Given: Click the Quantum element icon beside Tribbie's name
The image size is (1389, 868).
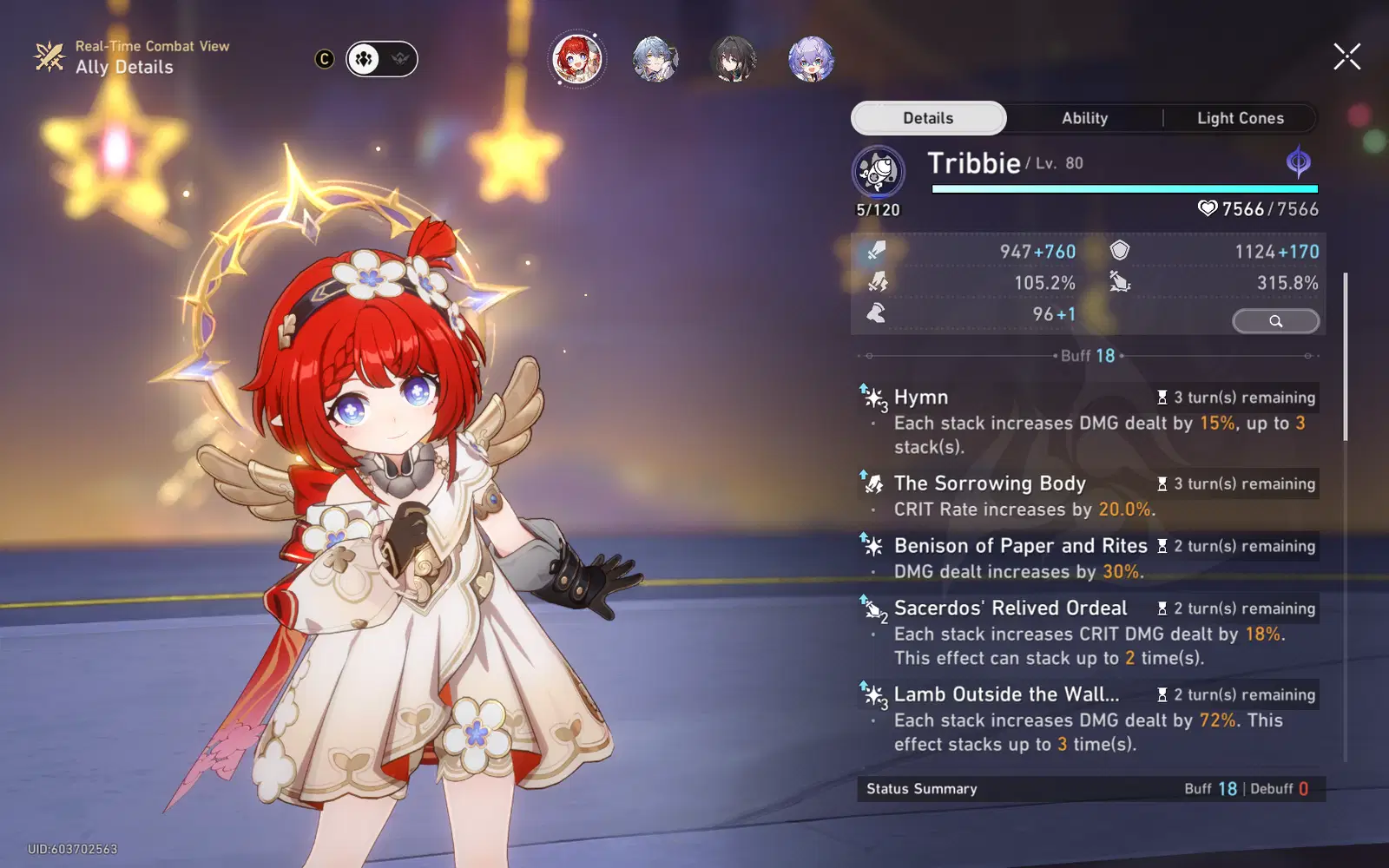Looking at the screenshot, I should pos(1298,162).
